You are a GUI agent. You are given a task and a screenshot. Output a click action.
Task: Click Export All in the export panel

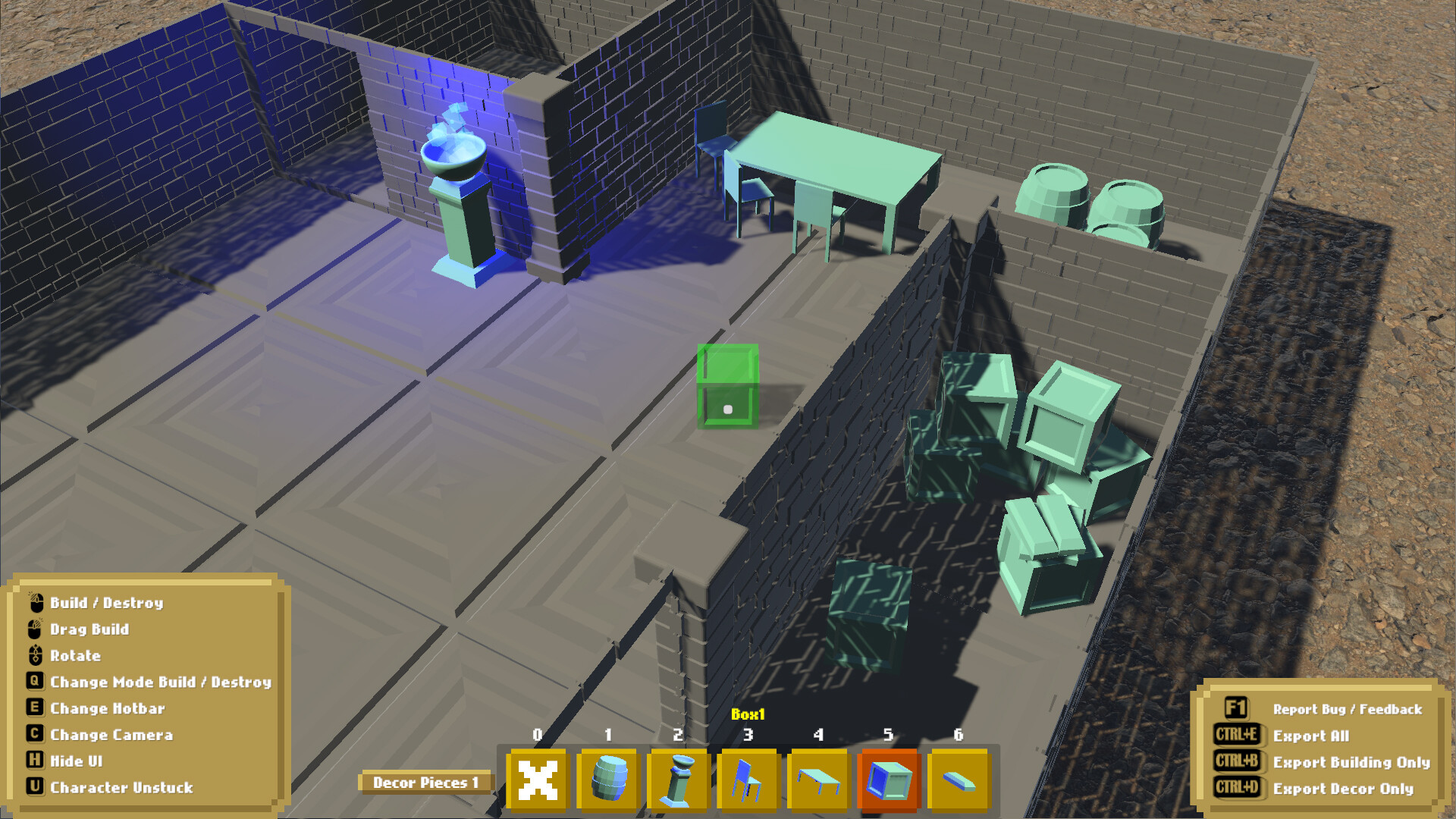point(1311,736)
